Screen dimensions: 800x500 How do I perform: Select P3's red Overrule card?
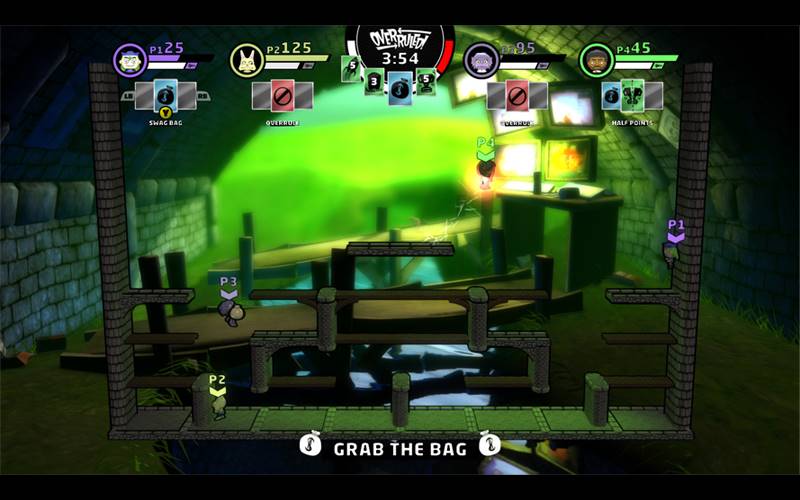coord(517,96)
